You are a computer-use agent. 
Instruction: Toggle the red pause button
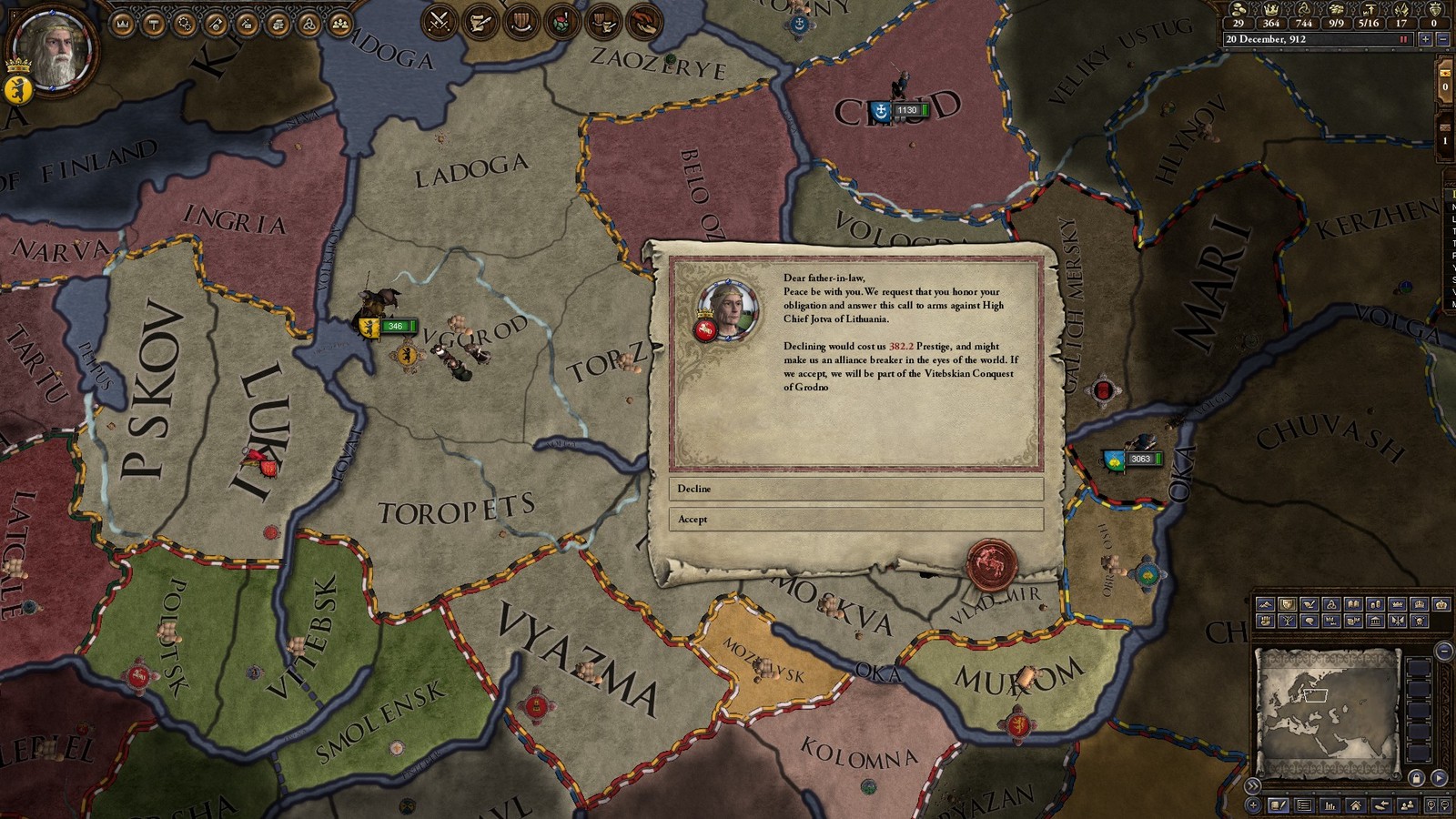click(x=1404, y=39)
